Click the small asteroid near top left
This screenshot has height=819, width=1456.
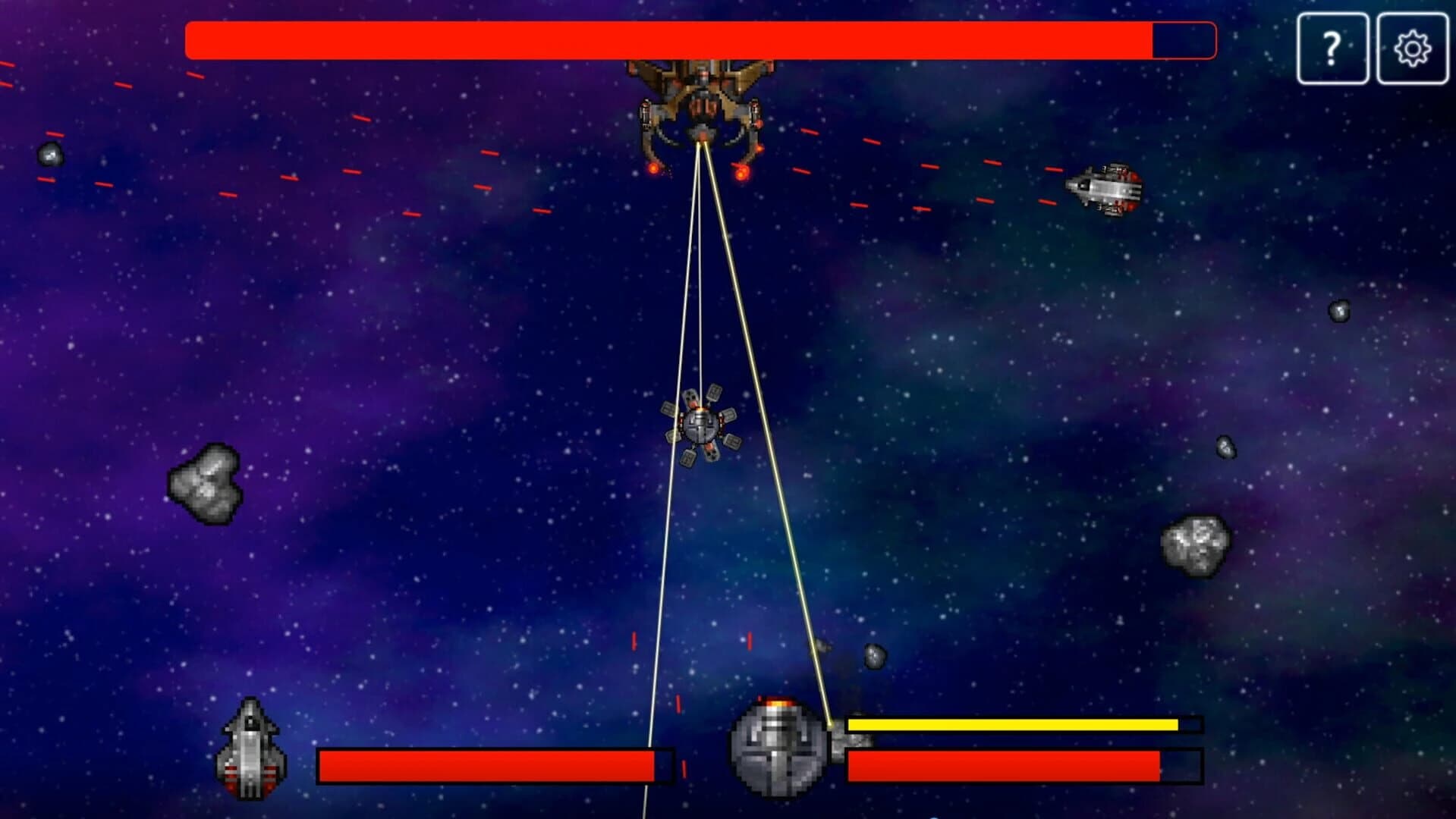click(x=49, y=155)
